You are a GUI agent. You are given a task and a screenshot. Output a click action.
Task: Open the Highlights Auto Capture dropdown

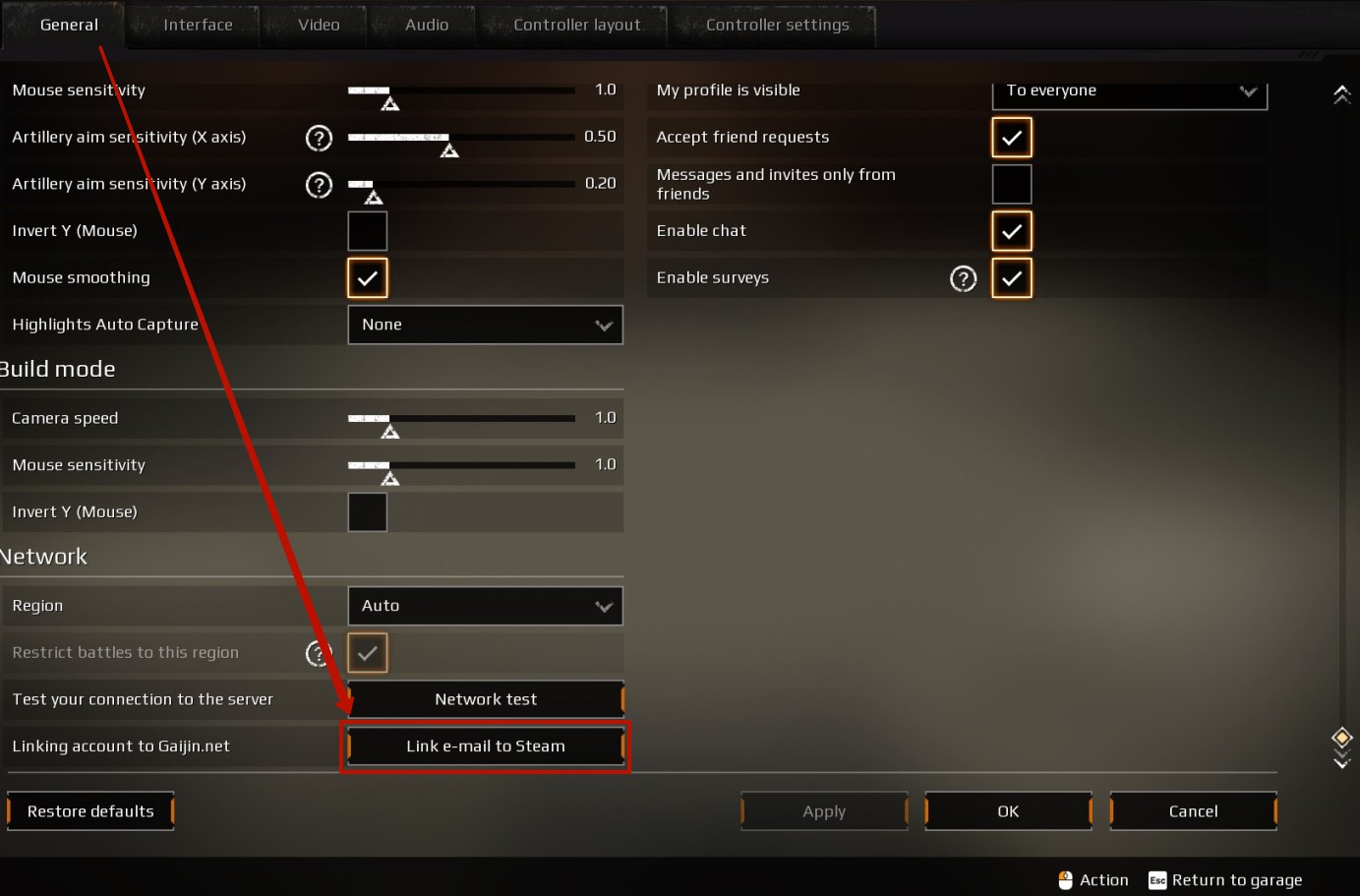click(x=485, y=325)
